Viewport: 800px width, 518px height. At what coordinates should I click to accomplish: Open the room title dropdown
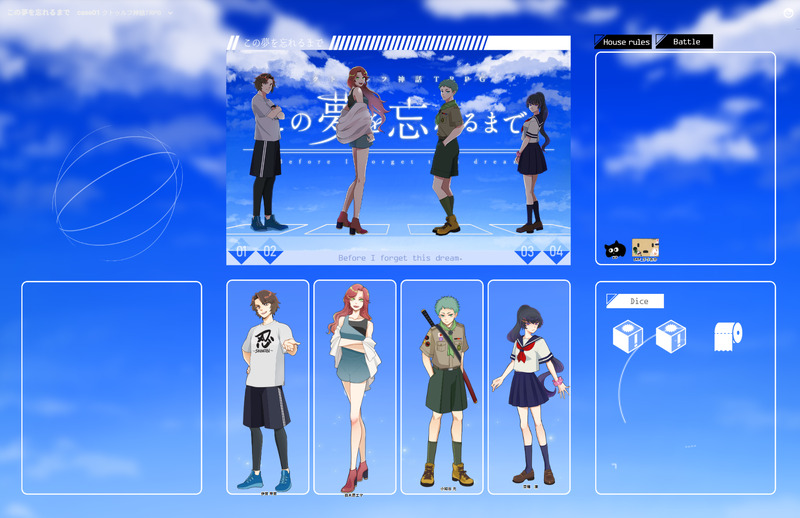click(170, 13)
